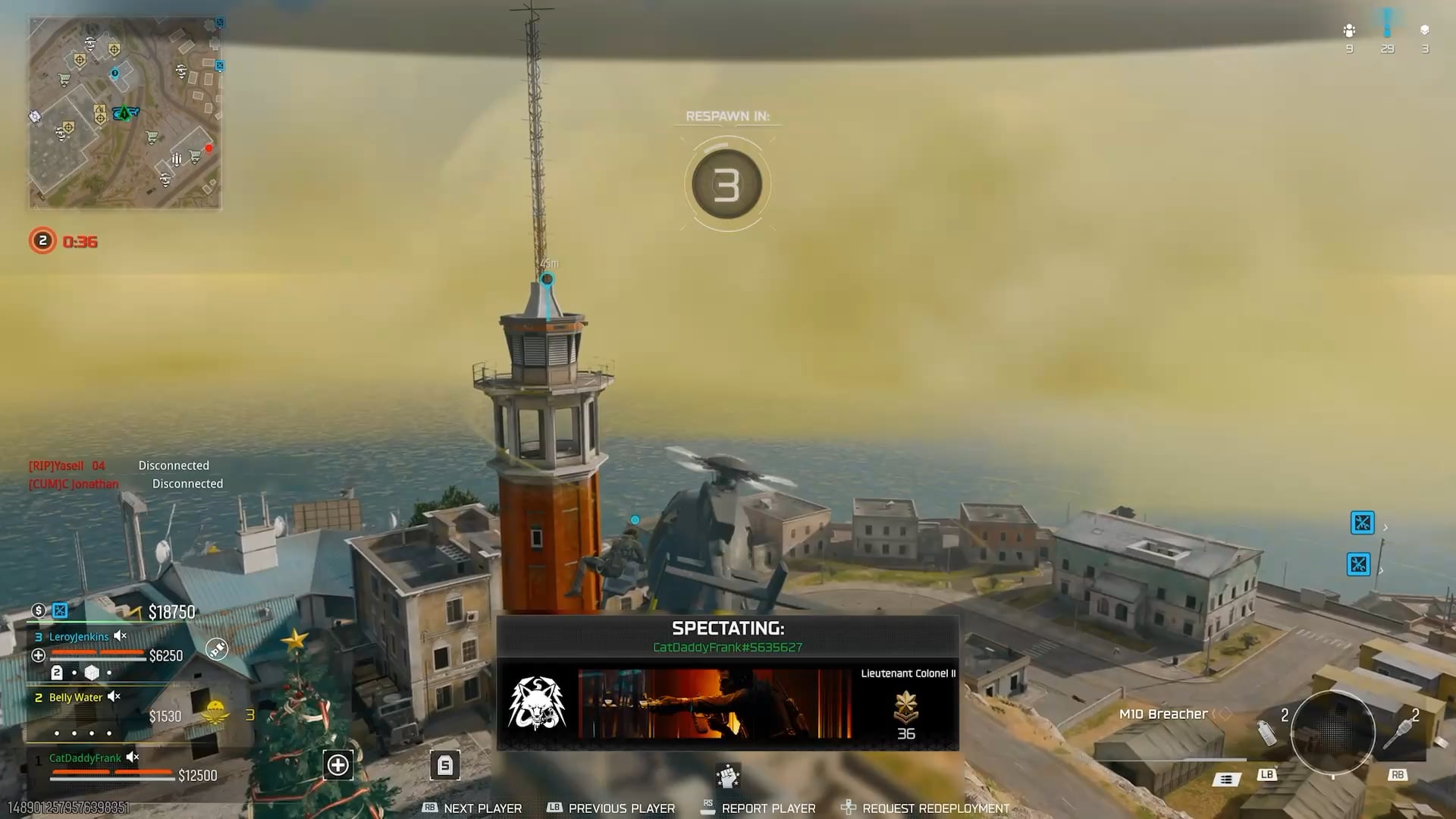Click the squad cash total $18750
This screenshot has width=1456, height=819.
pyautogui.click(x=171, y=612)
